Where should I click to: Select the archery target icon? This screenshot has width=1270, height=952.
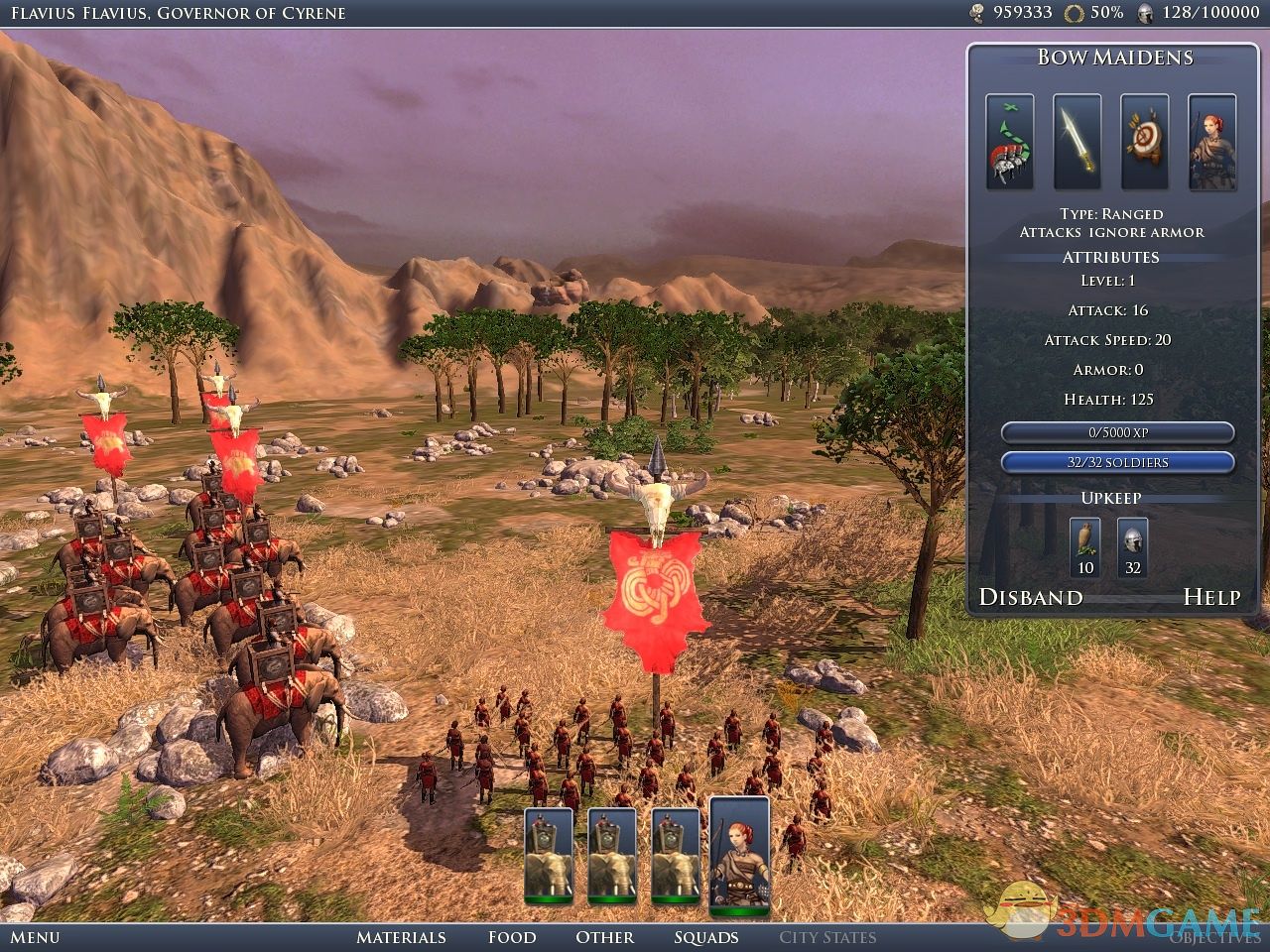pyautogui.click(x=1145, y=142)
